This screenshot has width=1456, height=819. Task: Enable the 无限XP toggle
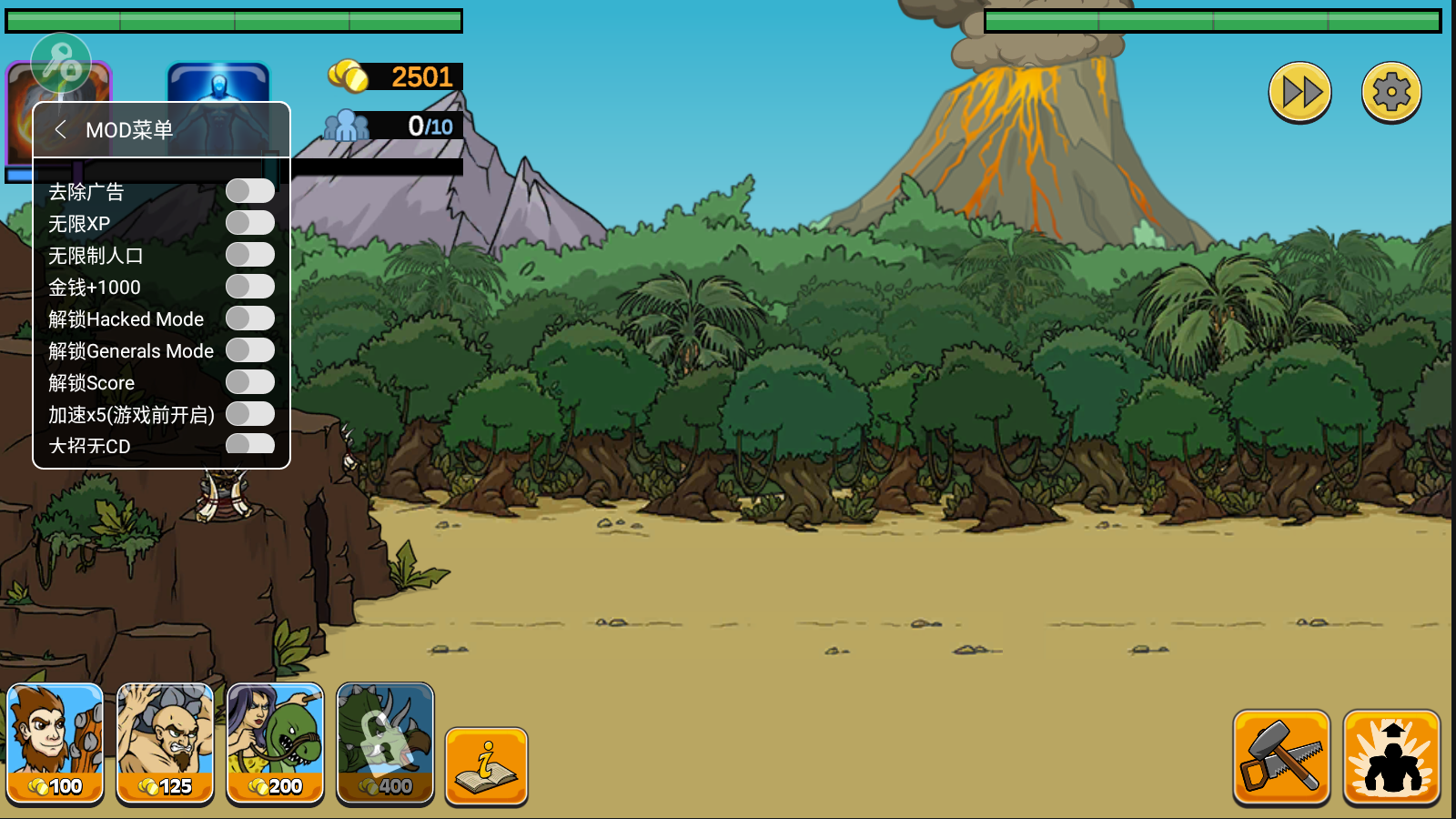(x=250, y=223)
